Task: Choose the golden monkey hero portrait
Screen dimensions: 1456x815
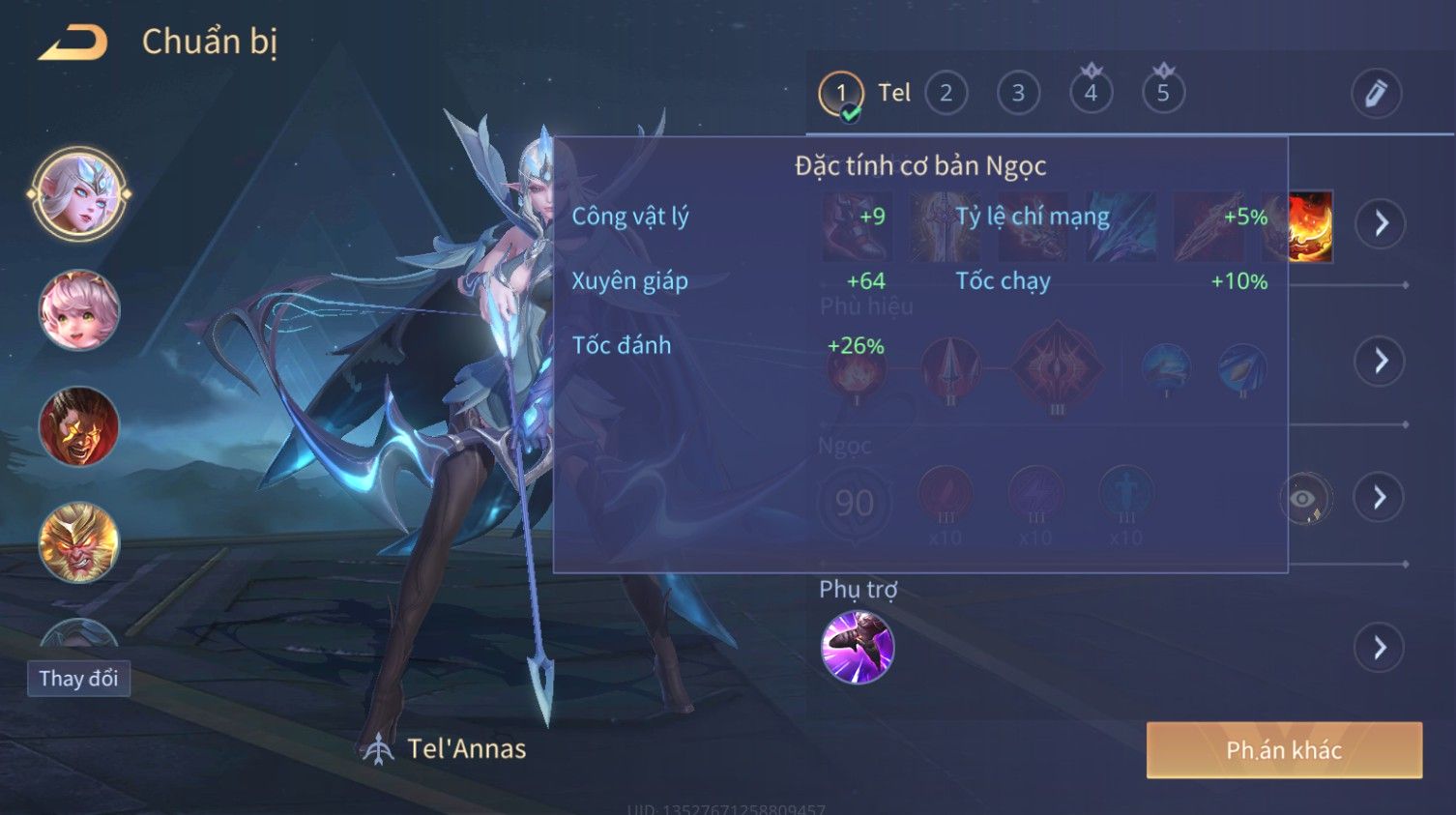Action: pyautogui.click(x=79, y=542)
